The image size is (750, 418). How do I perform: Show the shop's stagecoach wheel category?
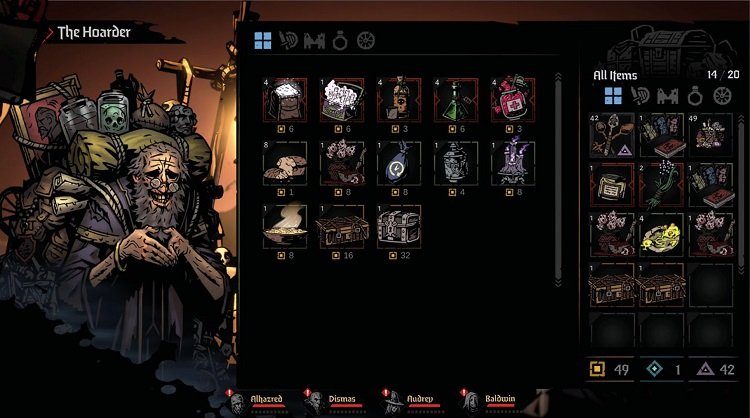coord(366,42)
